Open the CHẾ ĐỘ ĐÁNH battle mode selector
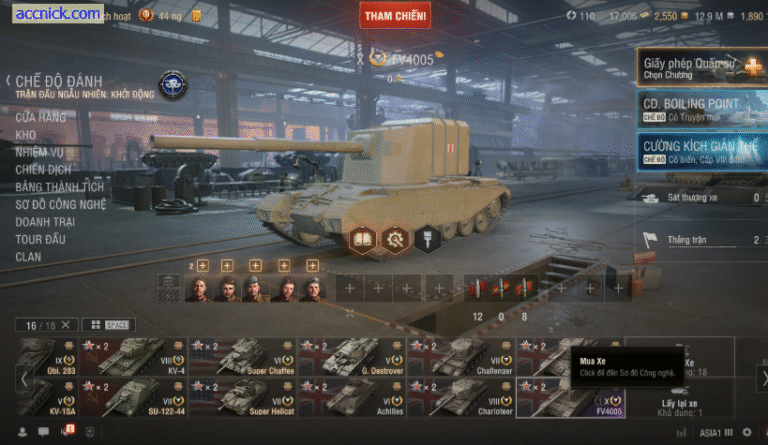Viewport: 768px width, 445px height. pos(58,81)
